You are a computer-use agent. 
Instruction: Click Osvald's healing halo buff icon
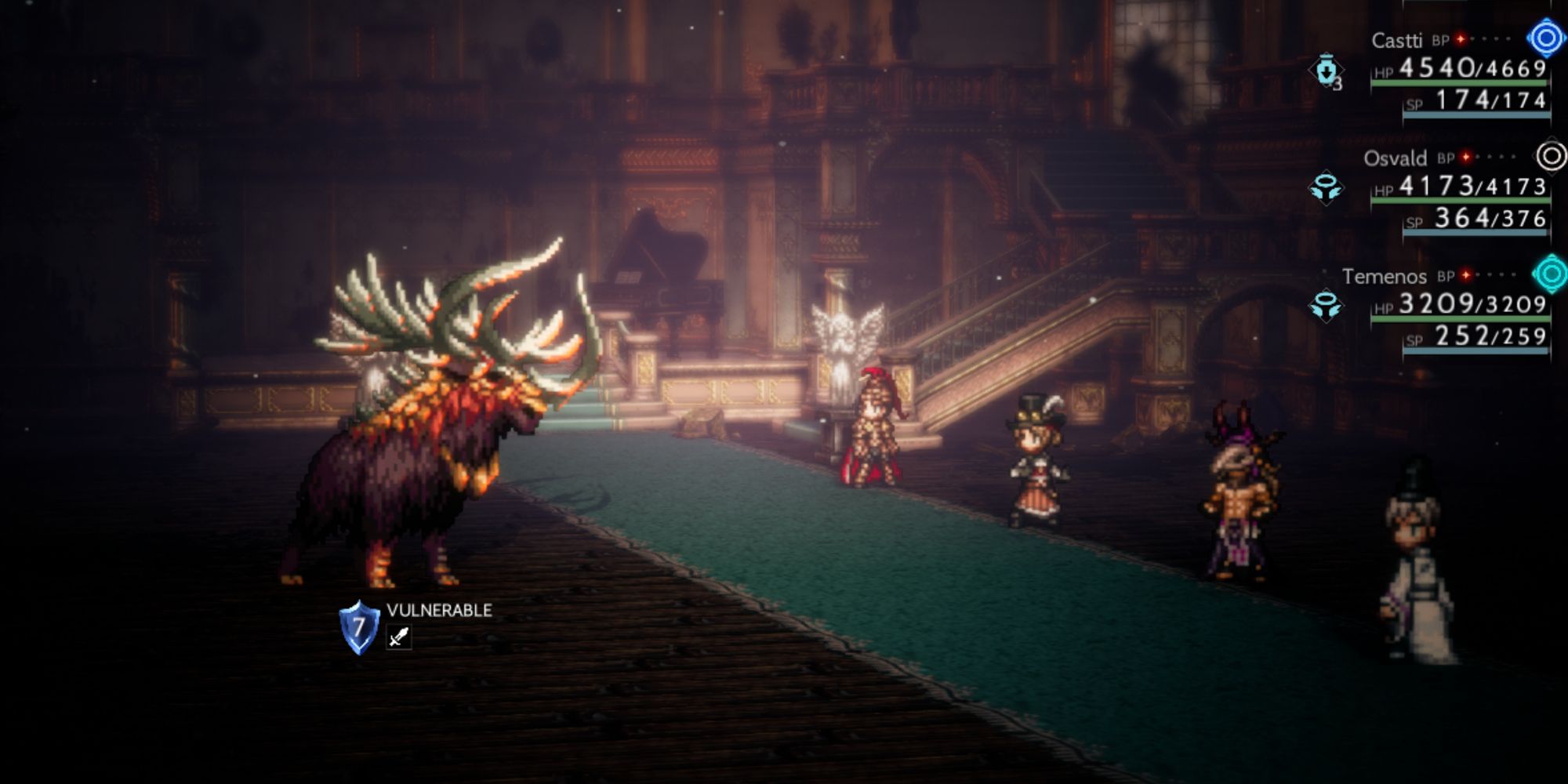coord(1326,187)
